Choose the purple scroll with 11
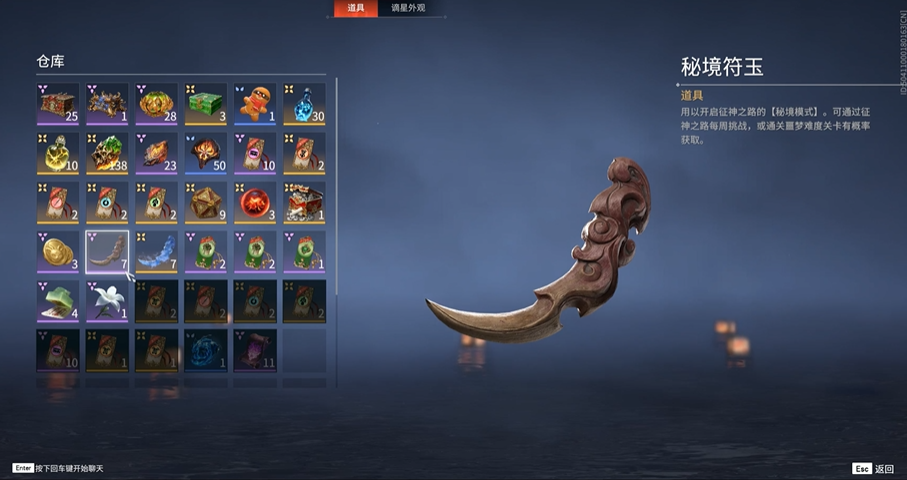The height and width of the screenshot is (480, 907). point(254,350)
